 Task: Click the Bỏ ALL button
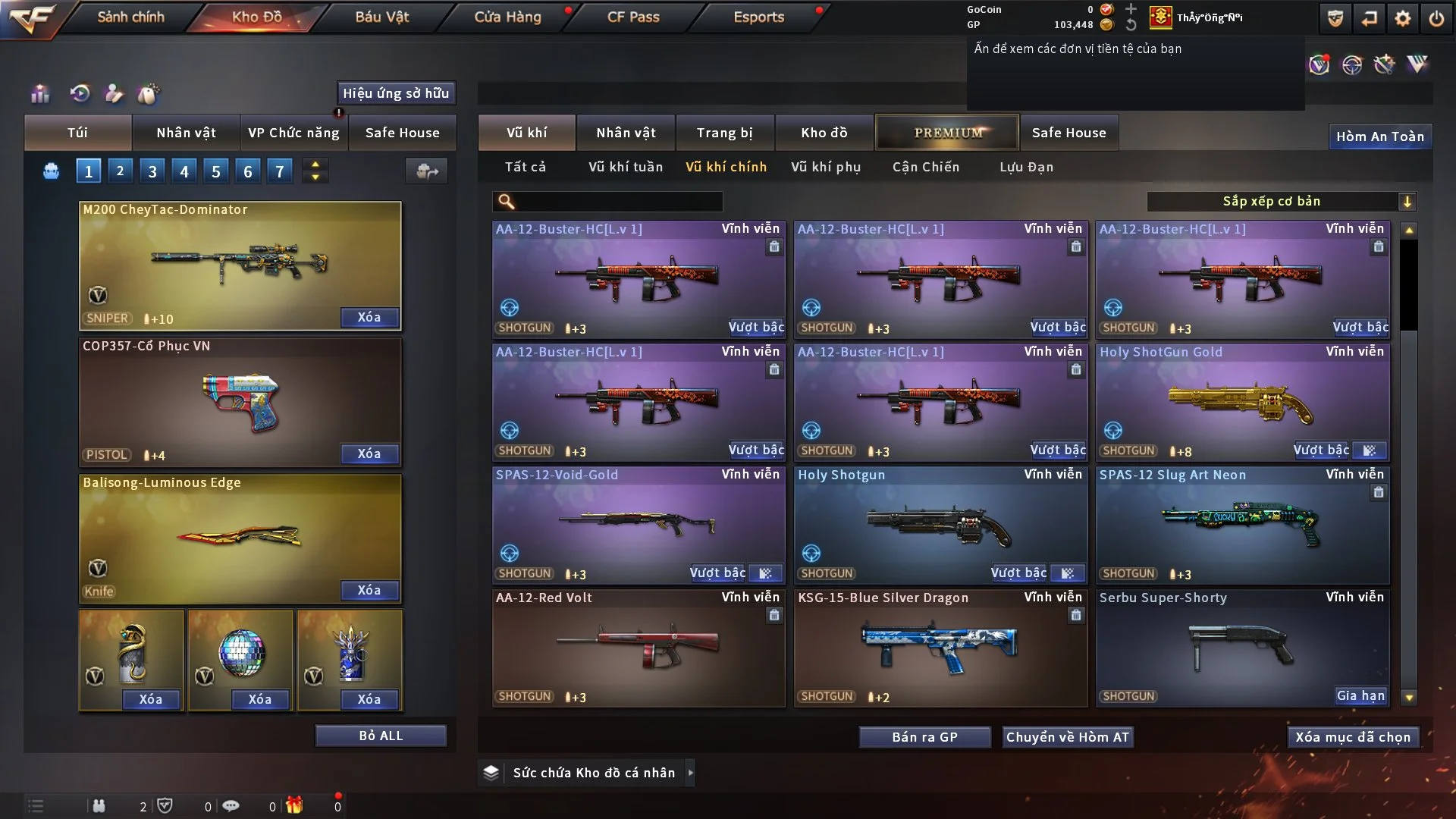[381, 736]
